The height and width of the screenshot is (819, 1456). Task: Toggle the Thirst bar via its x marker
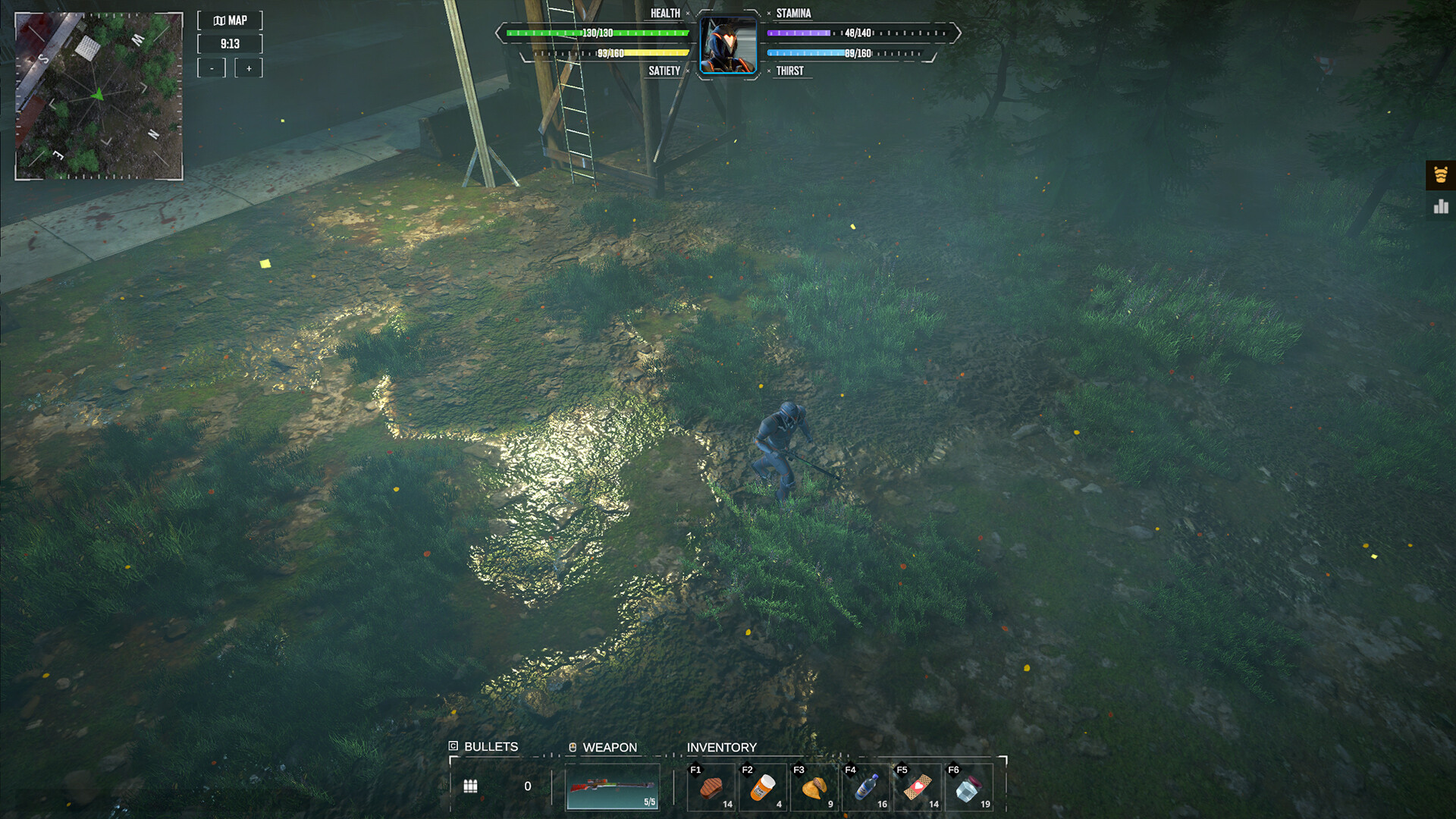point(768,70)
